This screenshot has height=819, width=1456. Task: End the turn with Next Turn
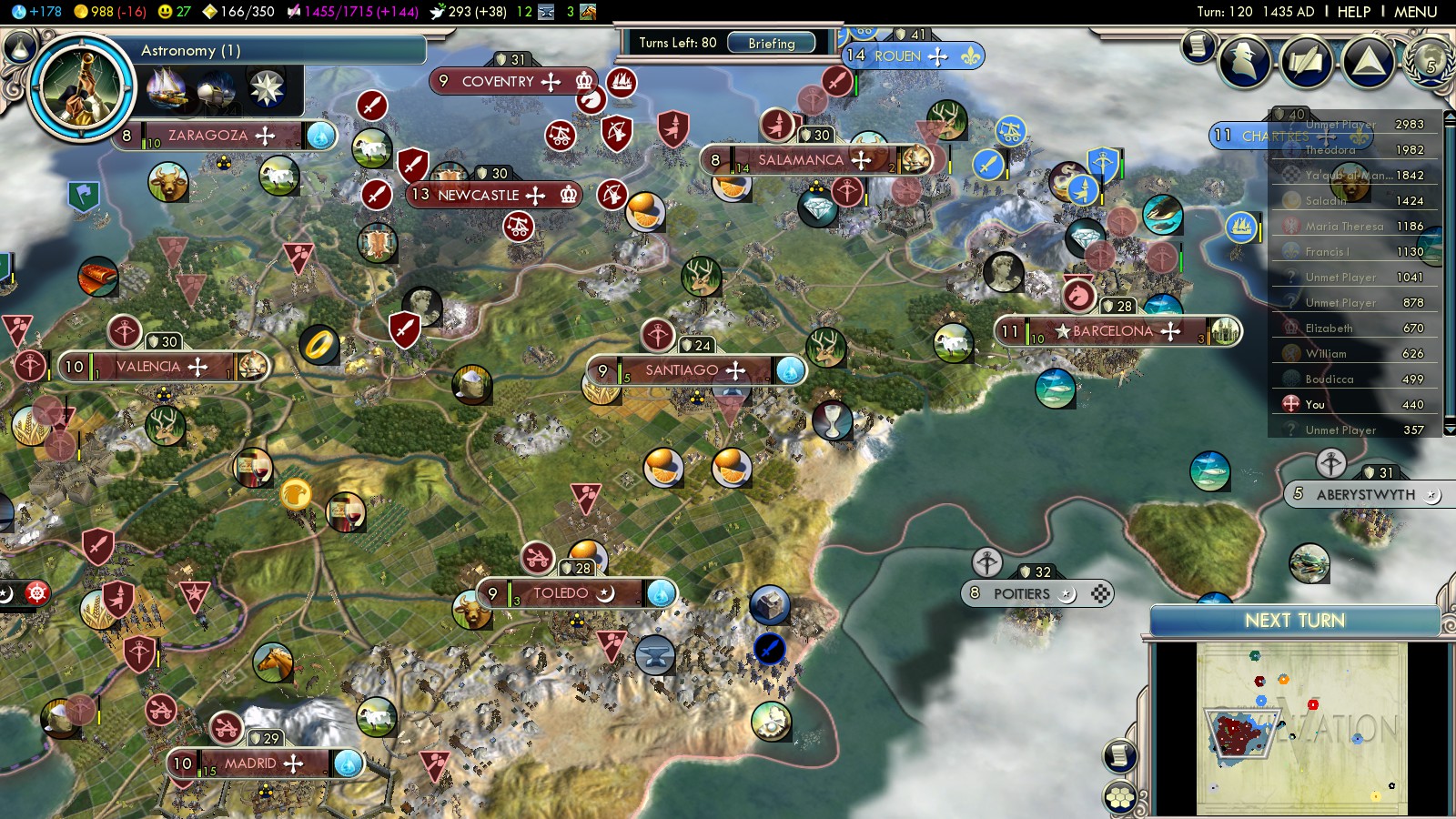pos(1294,621)
